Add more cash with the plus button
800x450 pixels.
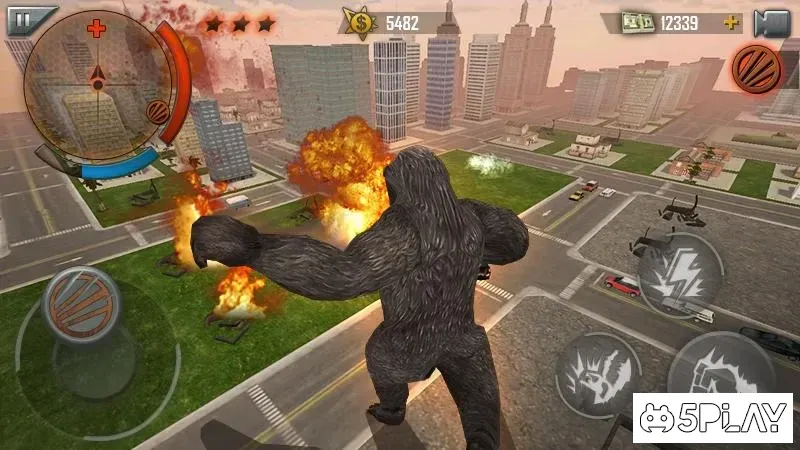(733, 22)
